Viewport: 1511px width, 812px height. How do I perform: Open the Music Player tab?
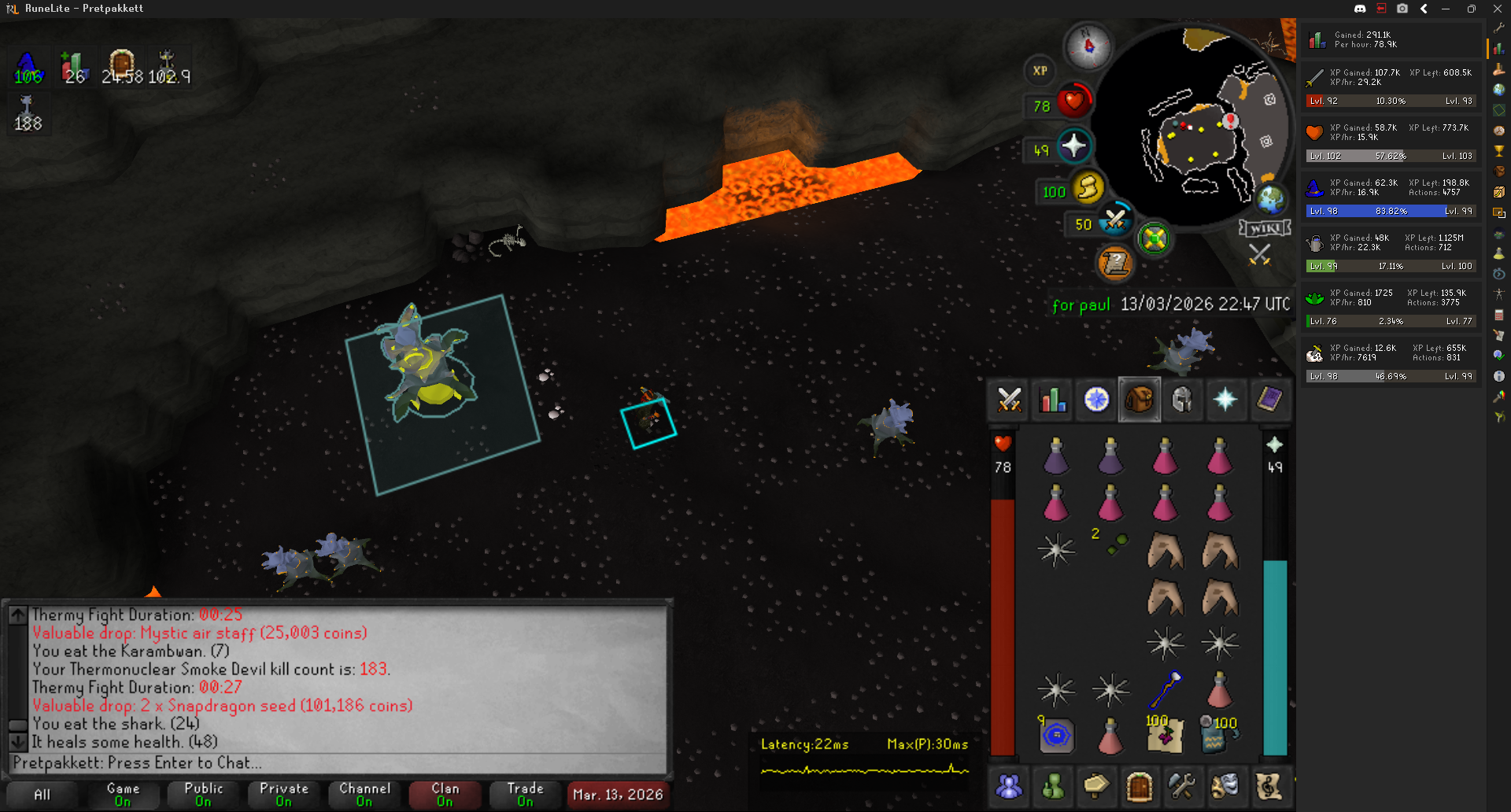tap(1269, 785)
